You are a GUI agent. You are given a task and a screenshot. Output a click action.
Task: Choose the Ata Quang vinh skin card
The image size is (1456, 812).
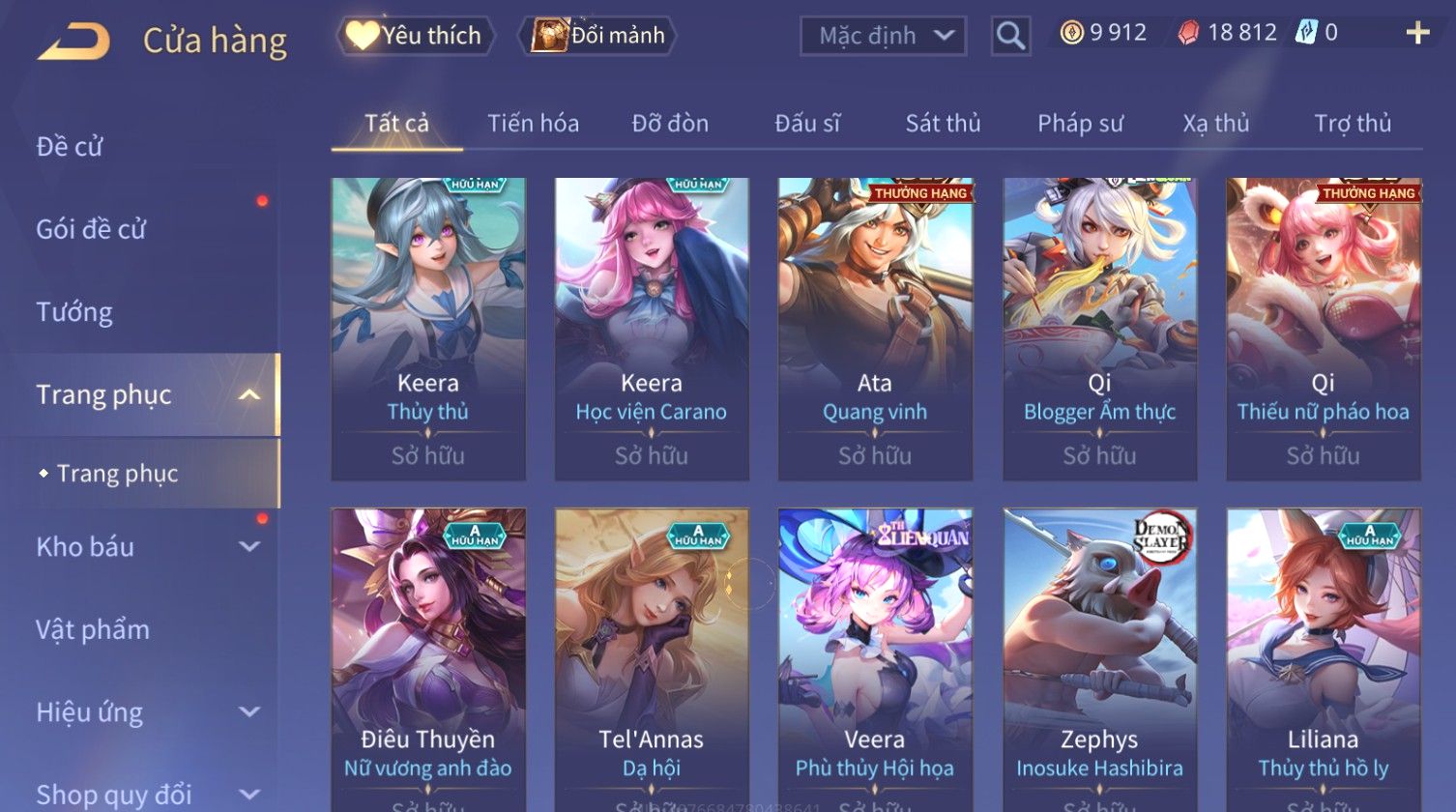[875, 329]
